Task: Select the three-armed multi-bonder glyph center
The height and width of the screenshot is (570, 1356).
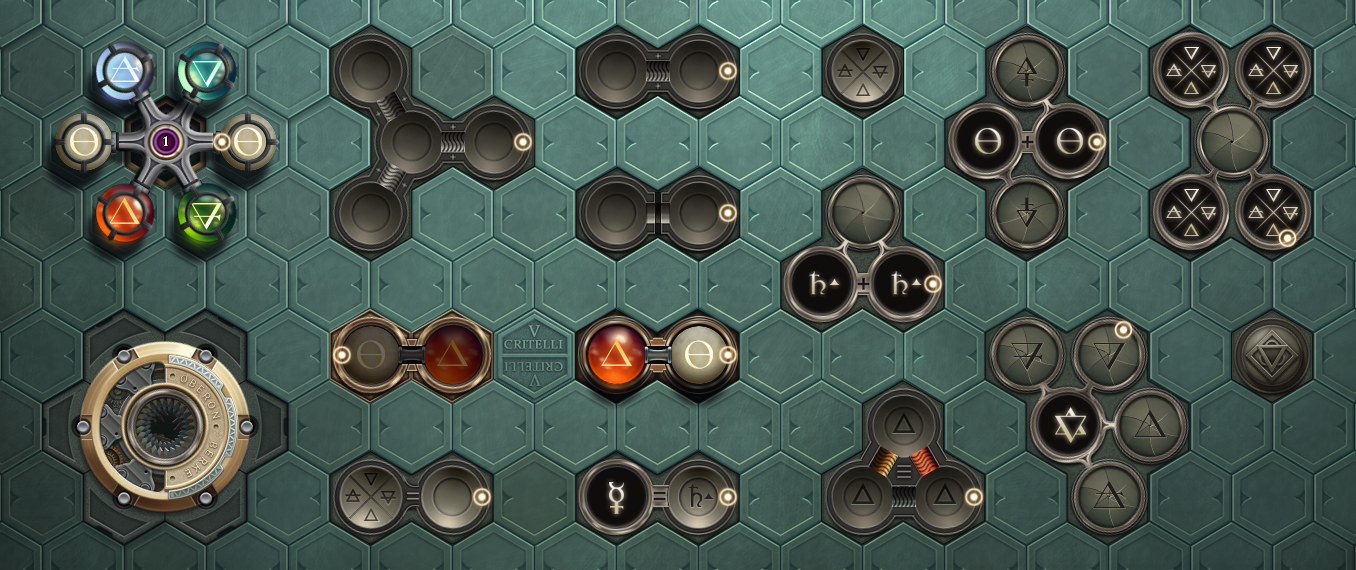Action: tap(410, 142)
